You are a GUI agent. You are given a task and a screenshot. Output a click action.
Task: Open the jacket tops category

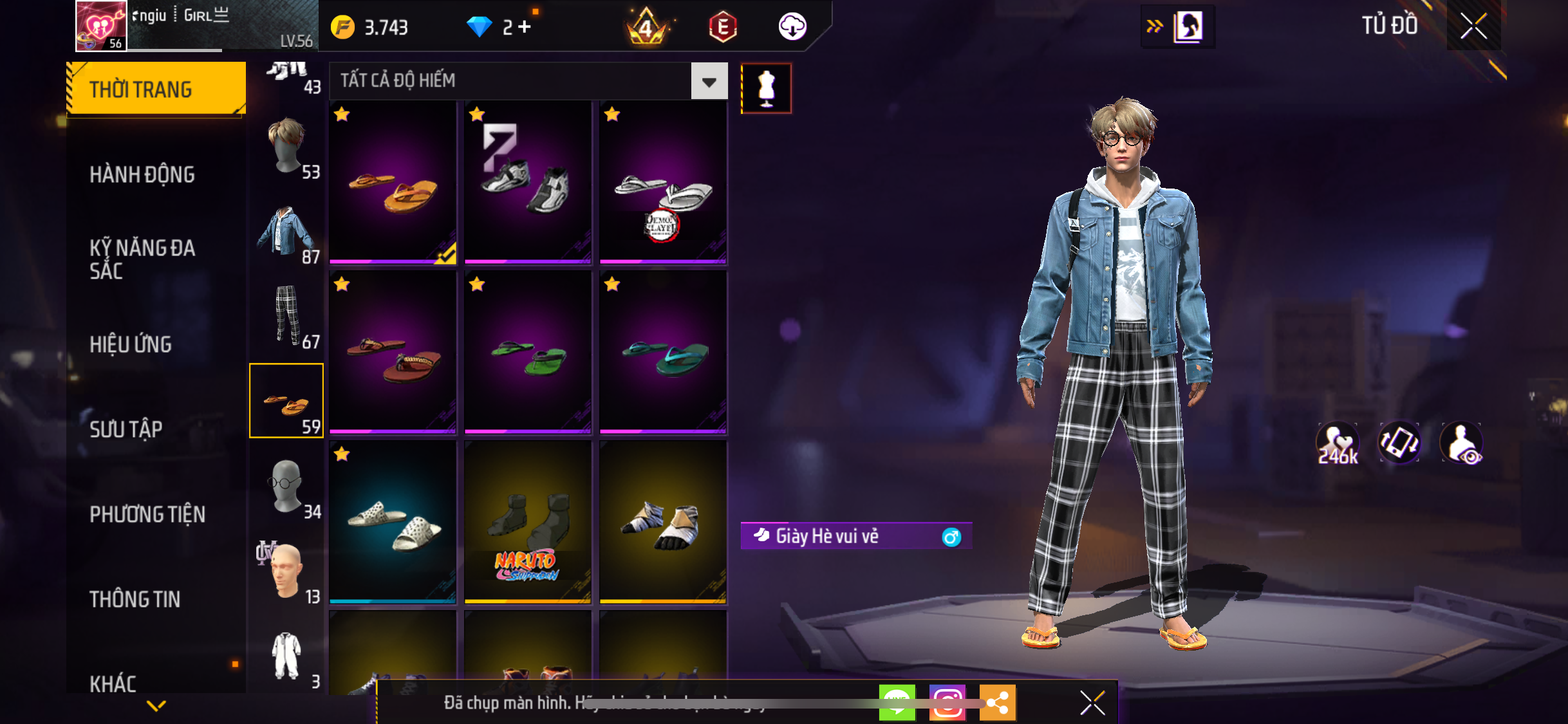pos(286,232)
